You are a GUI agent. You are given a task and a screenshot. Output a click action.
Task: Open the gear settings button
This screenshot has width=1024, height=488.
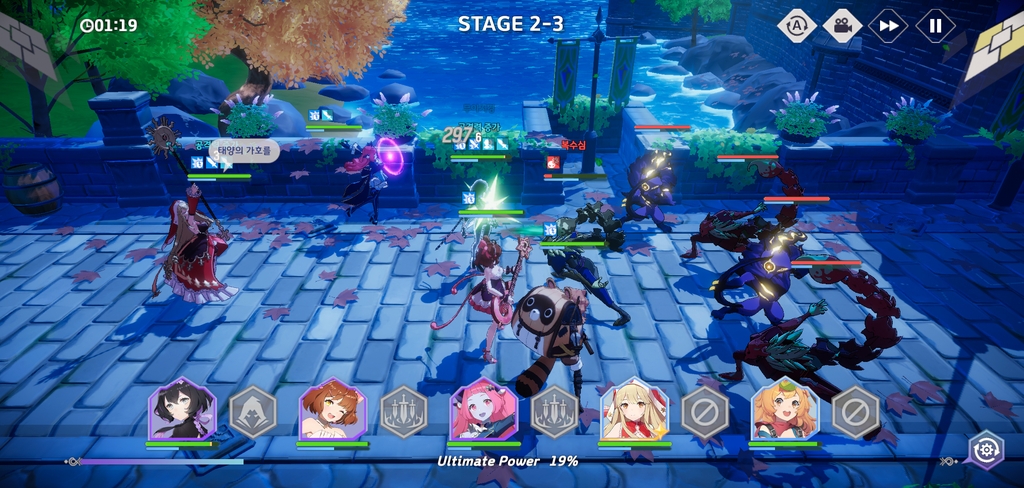tap(986, 450)
